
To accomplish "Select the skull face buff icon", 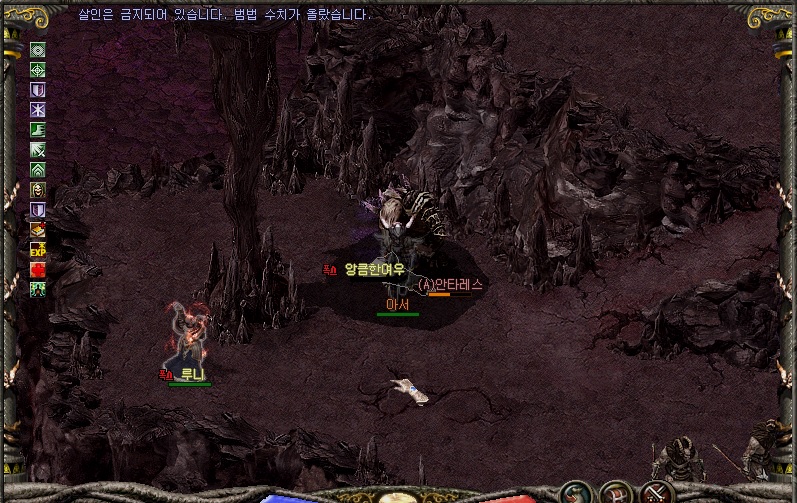I will (x=38, y=189).
